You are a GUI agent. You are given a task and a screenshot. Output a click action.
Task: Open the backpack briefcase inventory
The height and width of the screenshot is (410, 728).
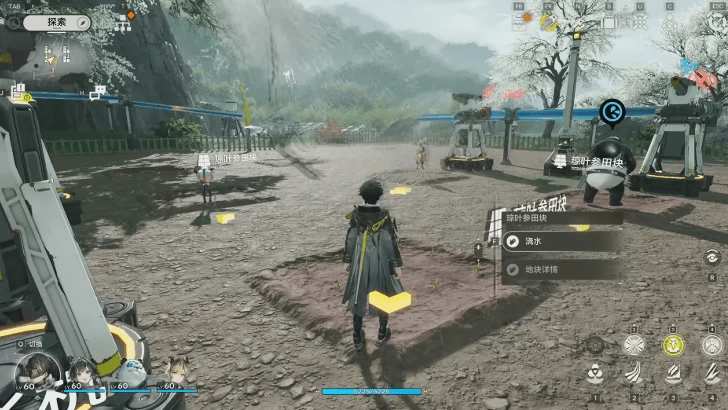pyautogui.click(x=610, y=20)
